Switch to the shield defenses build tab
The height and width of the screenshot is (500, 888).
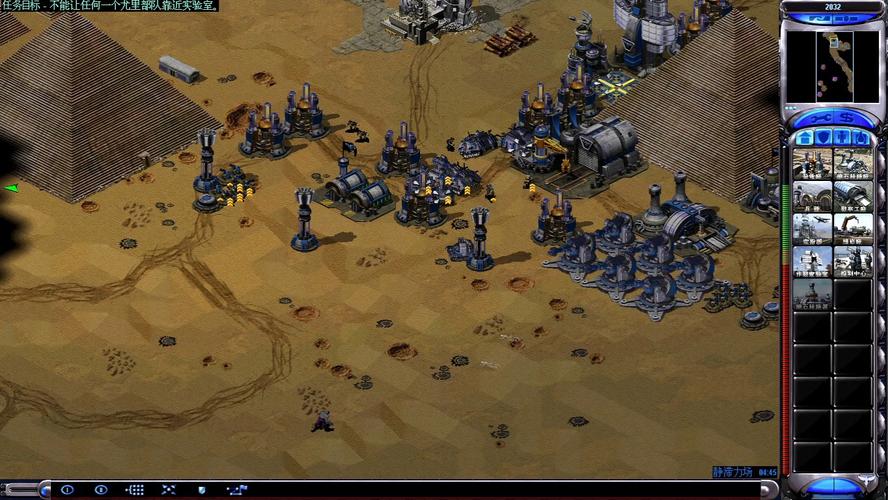coord(823,137)
